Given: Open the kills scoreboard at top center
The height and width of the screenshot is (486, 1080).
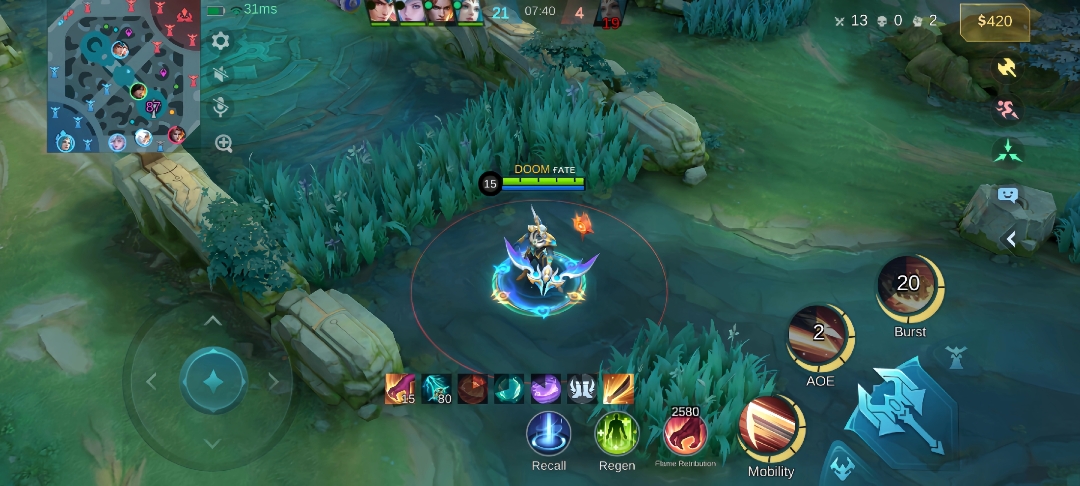Looking at the screenshot, I should [x=540, y=12].
